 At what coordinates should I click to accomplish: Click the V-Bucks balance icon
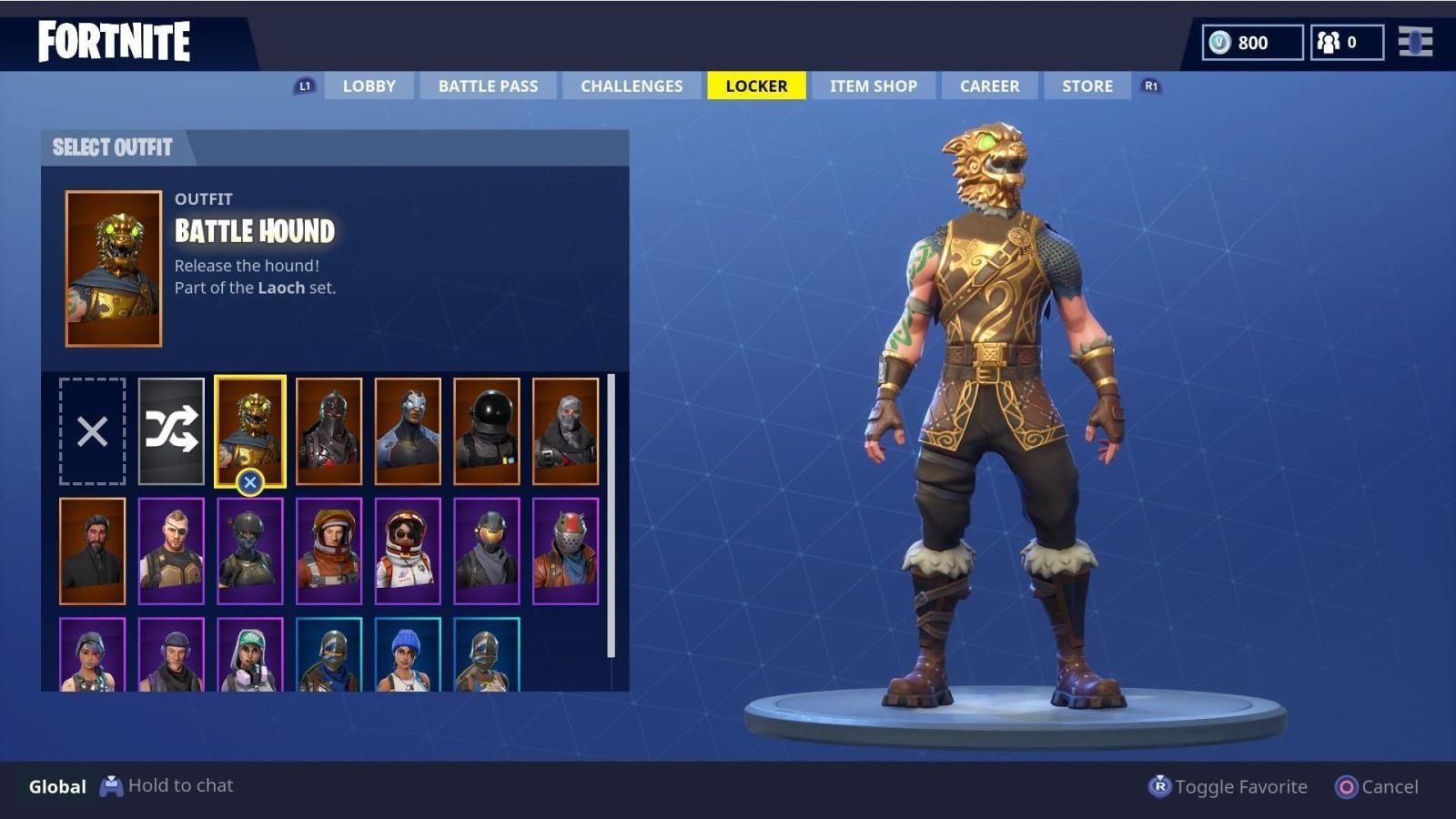(1219, 42)
